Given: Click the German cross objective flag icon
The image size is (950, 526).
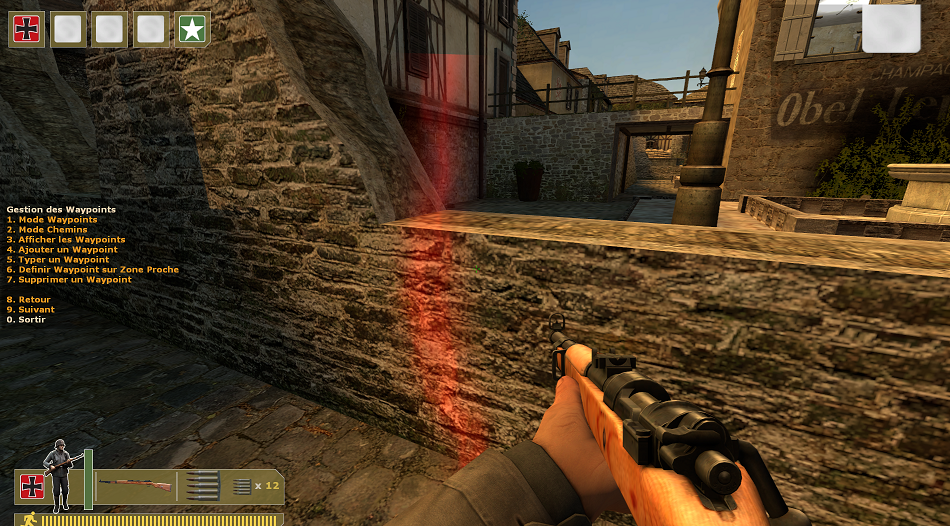Looking at the screenshot, I should point(26,29).
